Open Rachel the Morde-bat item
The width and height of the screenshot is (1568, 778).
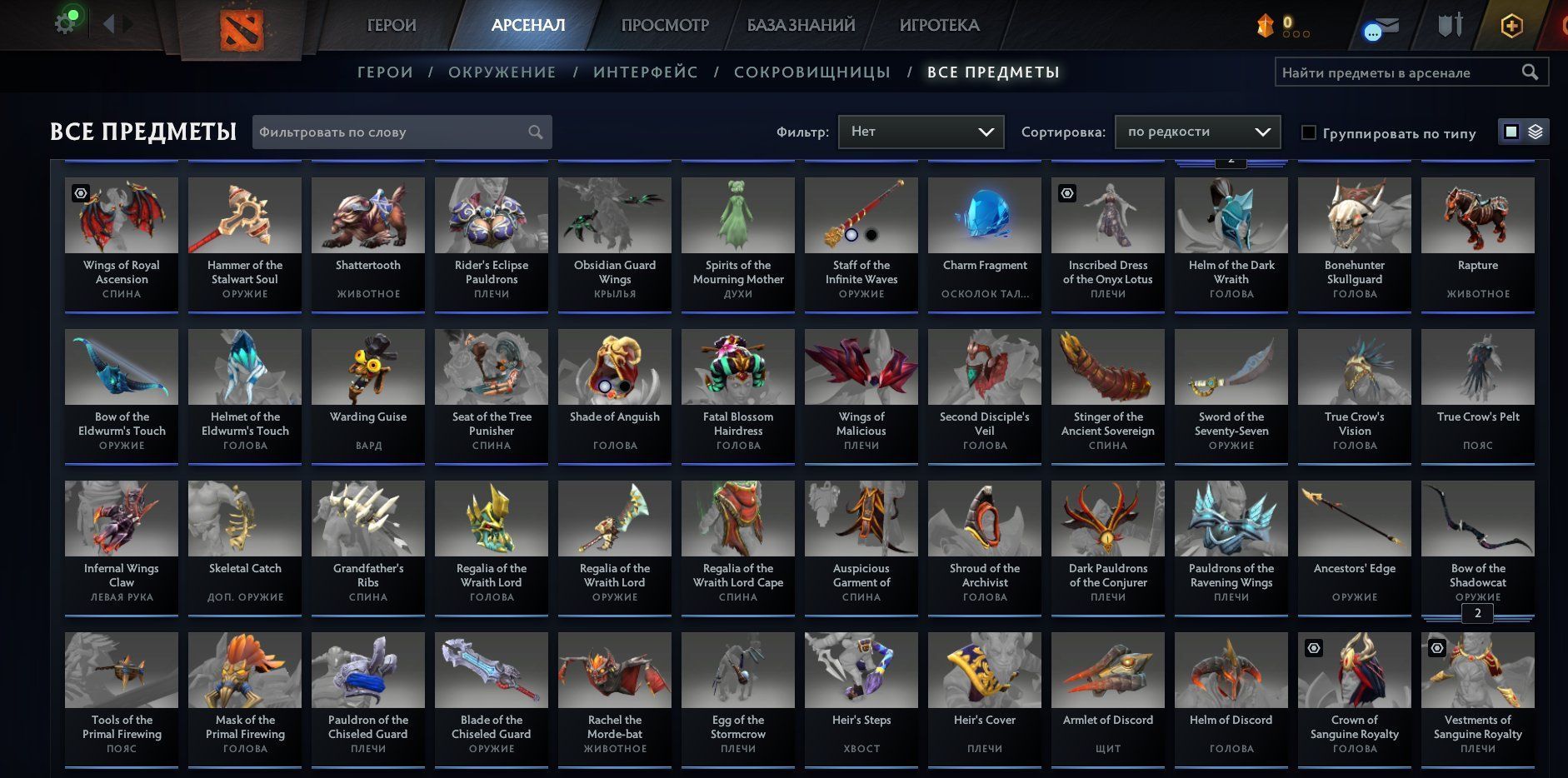tap(615, 696)
